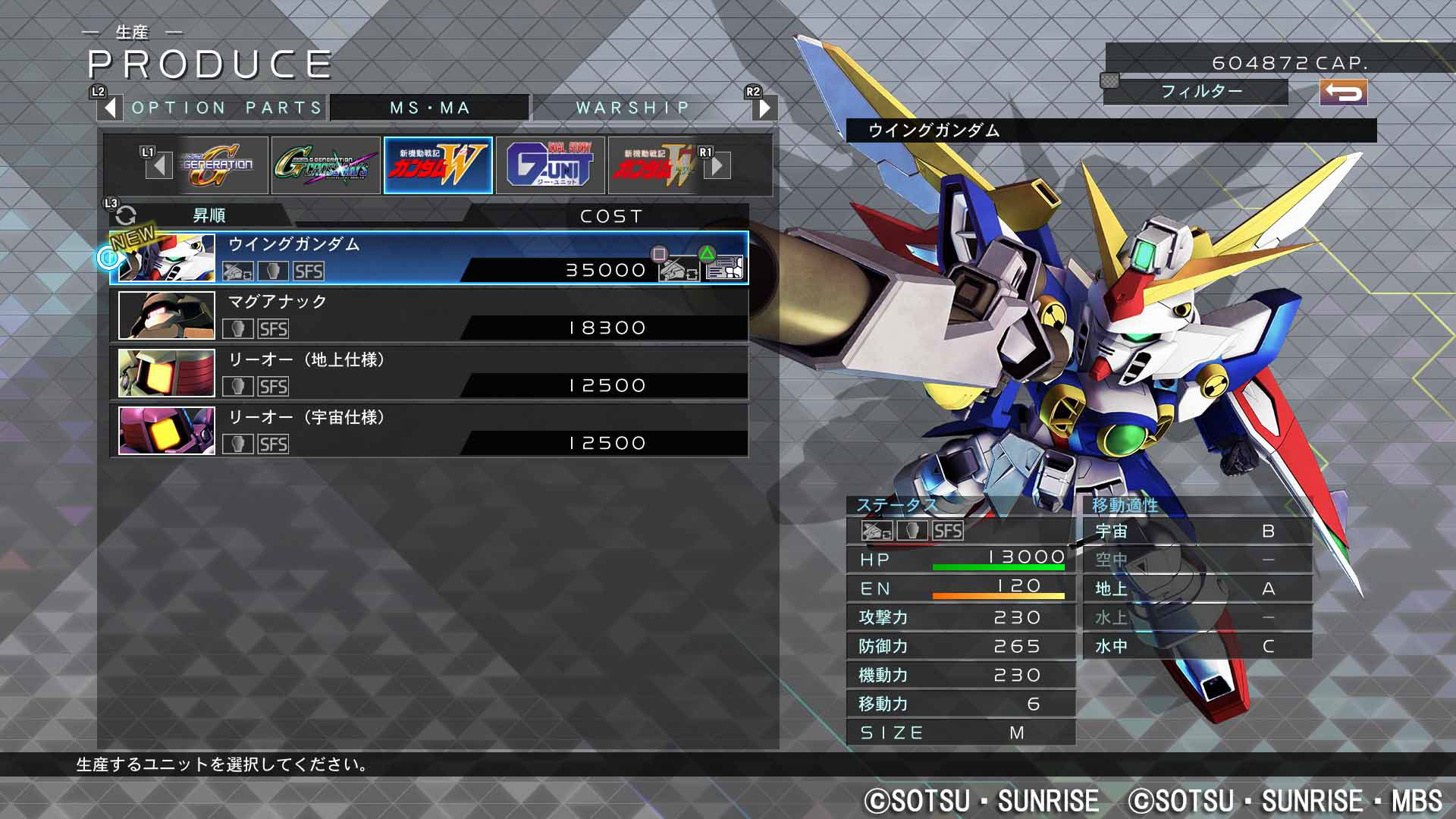Select the ウイングガンダム unit row
The height and width of the screenshot is (819, 1456).
(428, 258)
